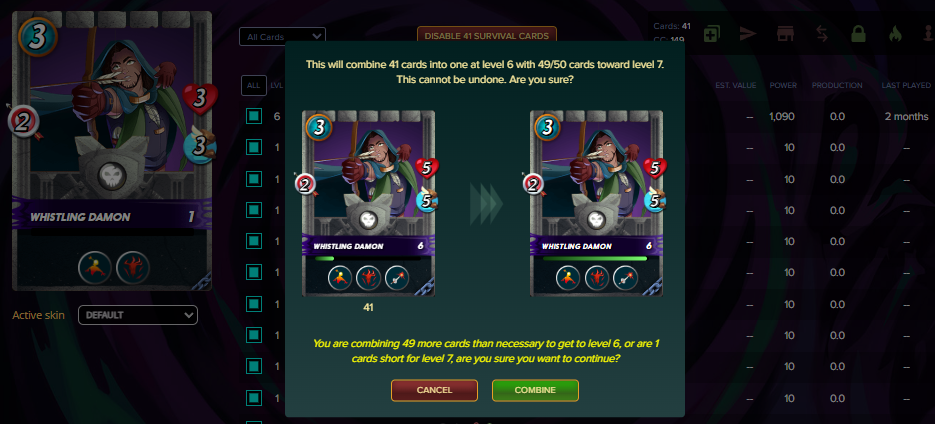Sort the list by Last Played column
The height and width of the screenshot is (424, 935).
(x=906, y=86)
